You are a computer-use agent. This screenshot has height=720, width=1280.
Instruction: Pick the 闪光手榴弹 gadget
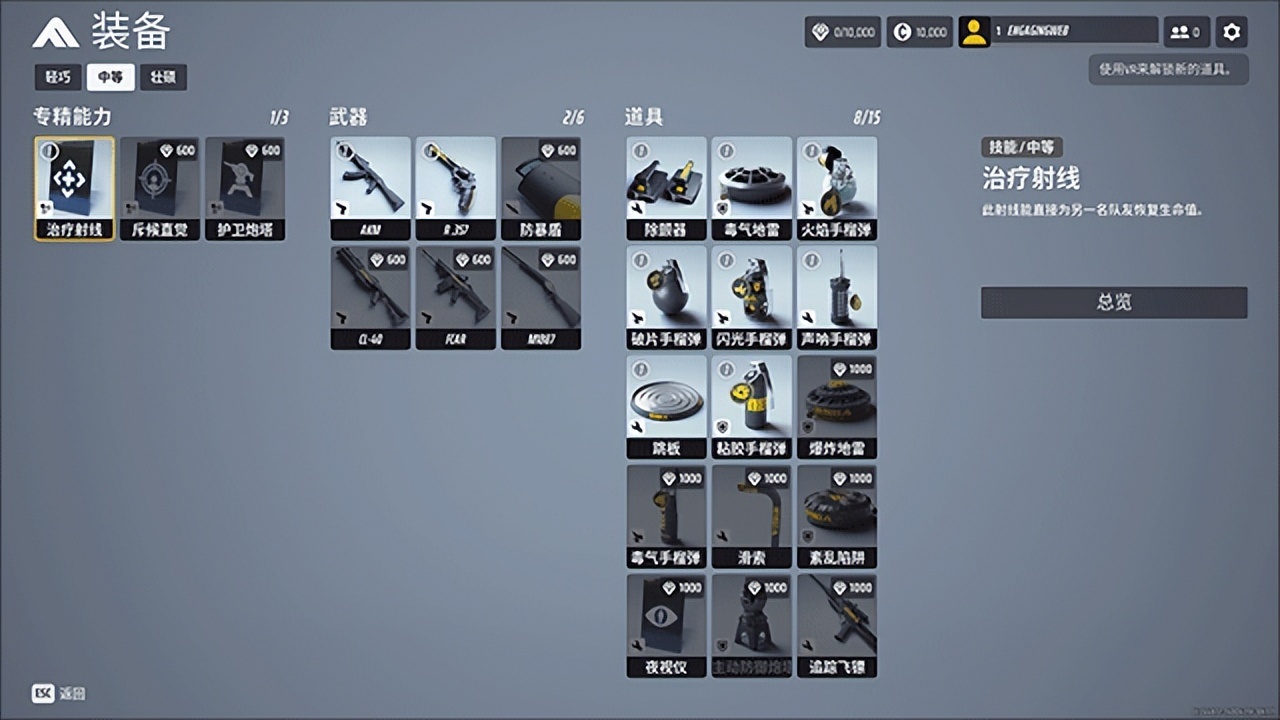pyautogui.click(x=751, y=297)
